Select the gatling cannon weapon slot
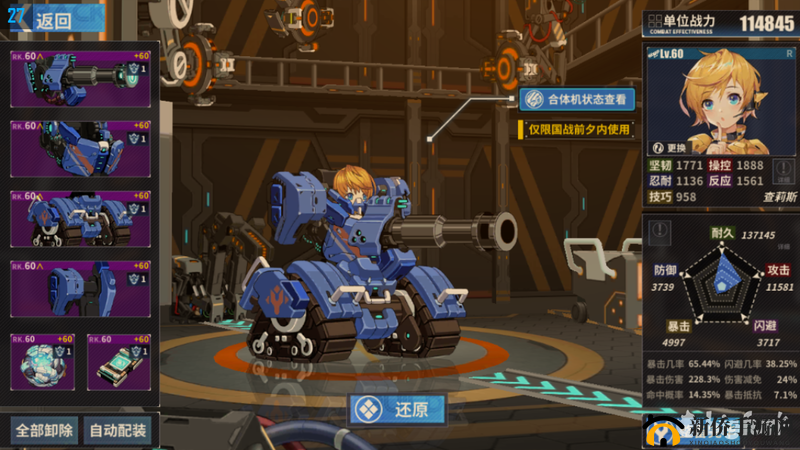The height and width of the screenshot is (450, 800). pos(80,78)
